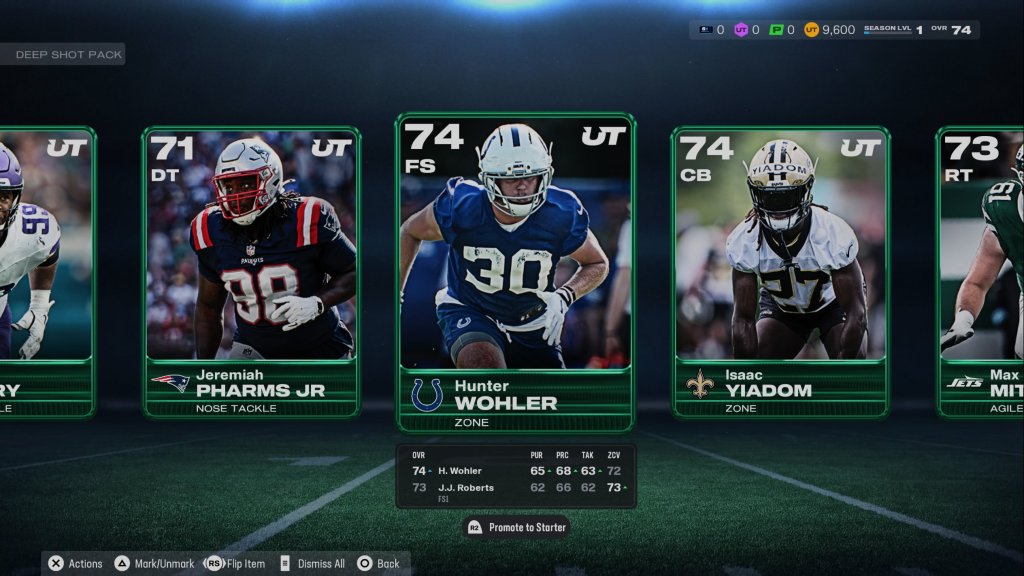Open the 9,600 coins balance
Screen dimensions: 1024x576
pos(830,30)
